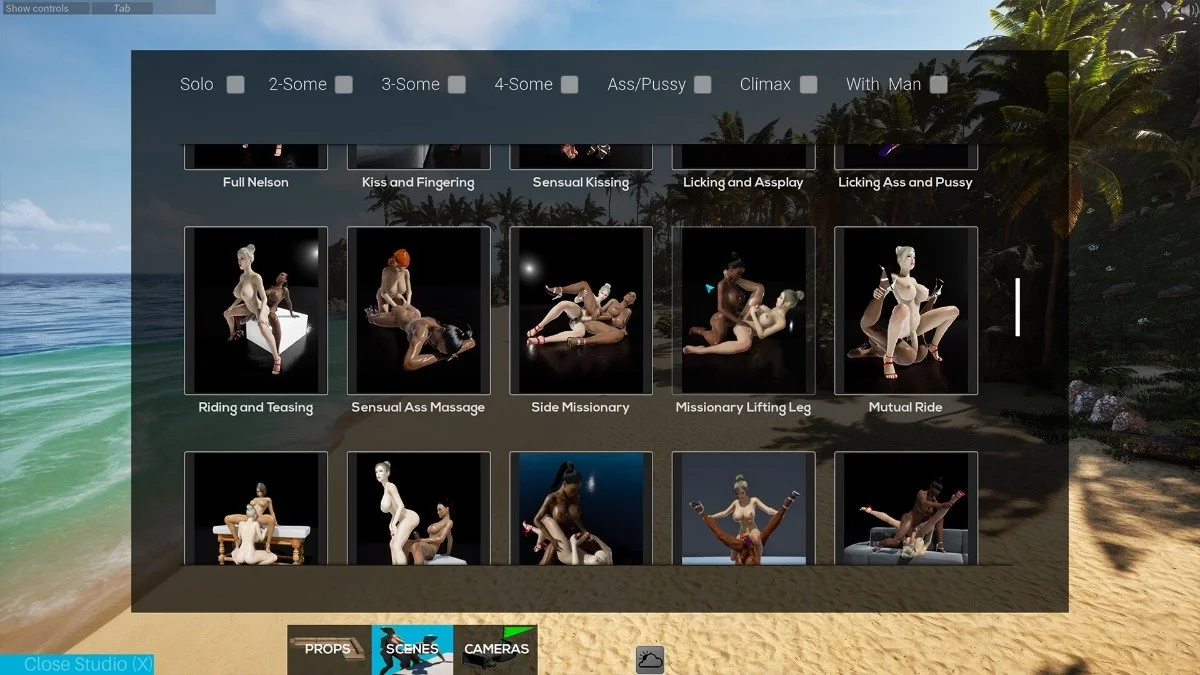
Task: Select the Riding and Teasing scene thumbnail
Action: tap(256, 310)
